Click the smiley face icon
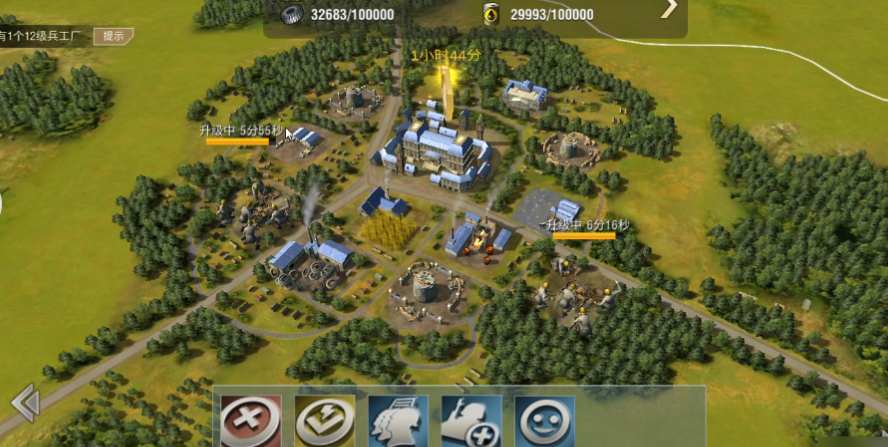Viewport: 888px width, 447px height. pyautogui.click(x=545, y=421)
